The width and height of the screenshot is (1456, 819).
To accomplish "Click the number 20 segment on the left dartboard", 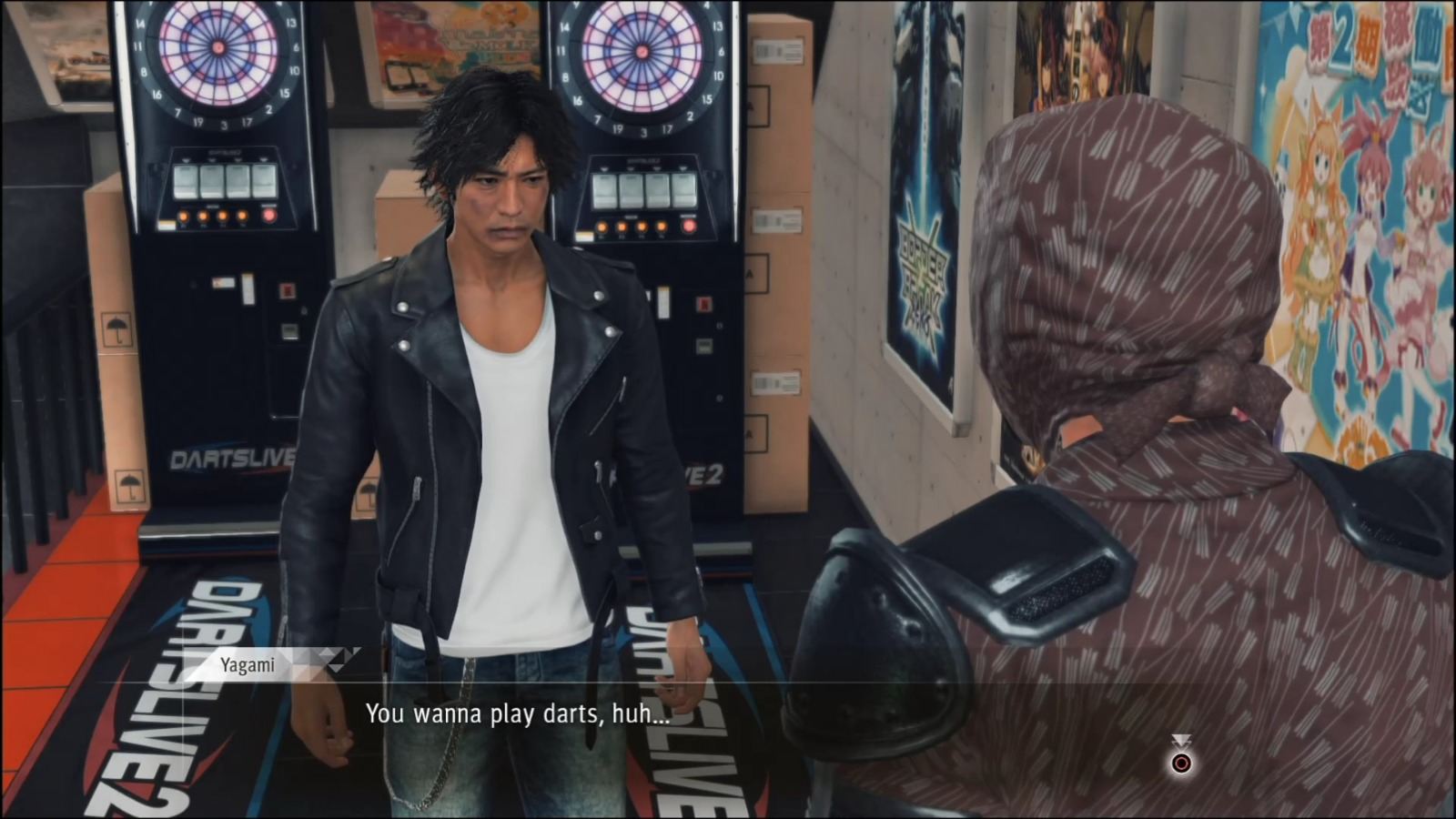I will coord(218,11).
